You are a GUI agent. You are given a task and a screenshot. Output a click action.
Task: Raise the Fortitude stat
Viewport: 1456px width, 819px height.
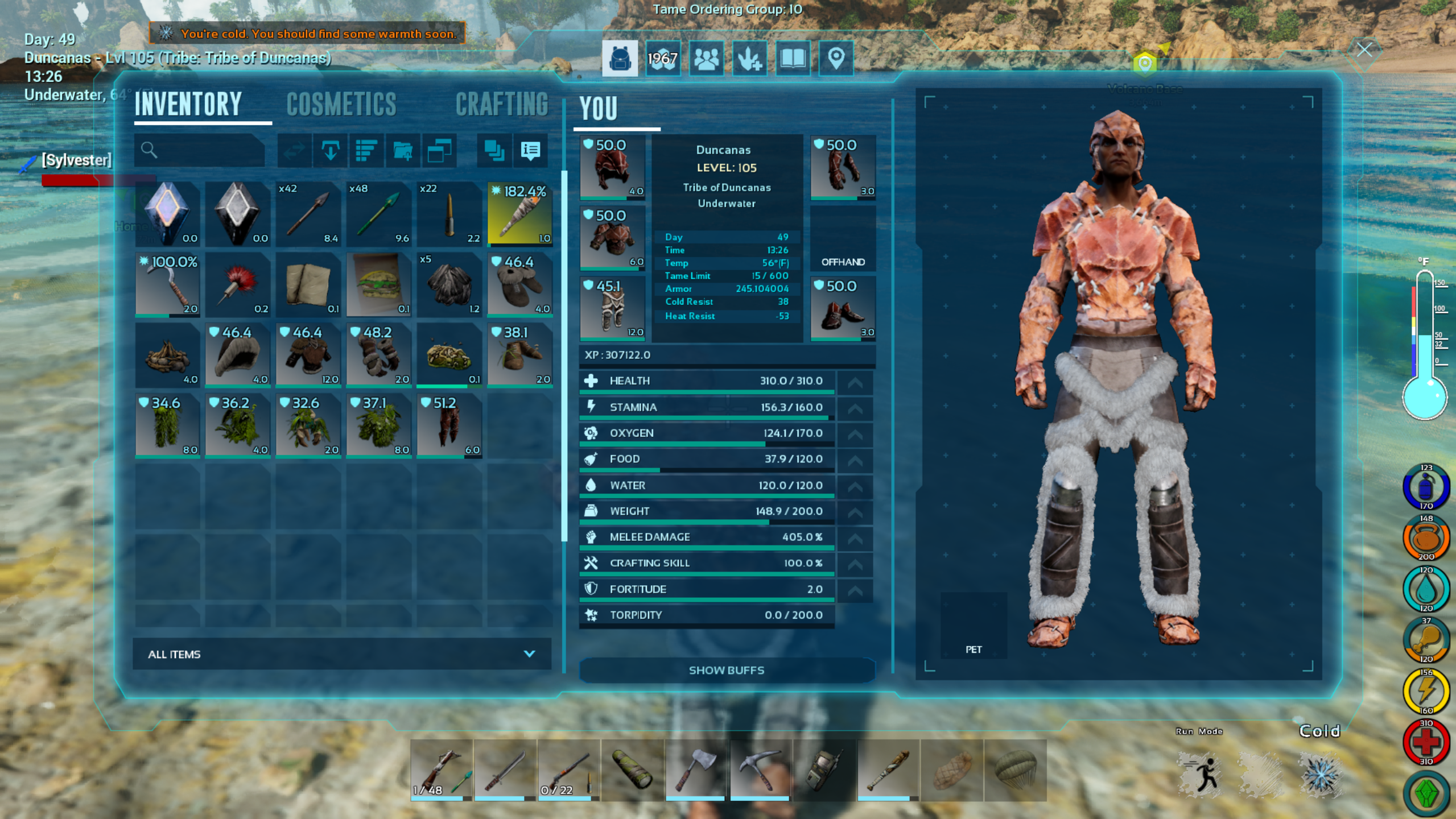[855, 590]
